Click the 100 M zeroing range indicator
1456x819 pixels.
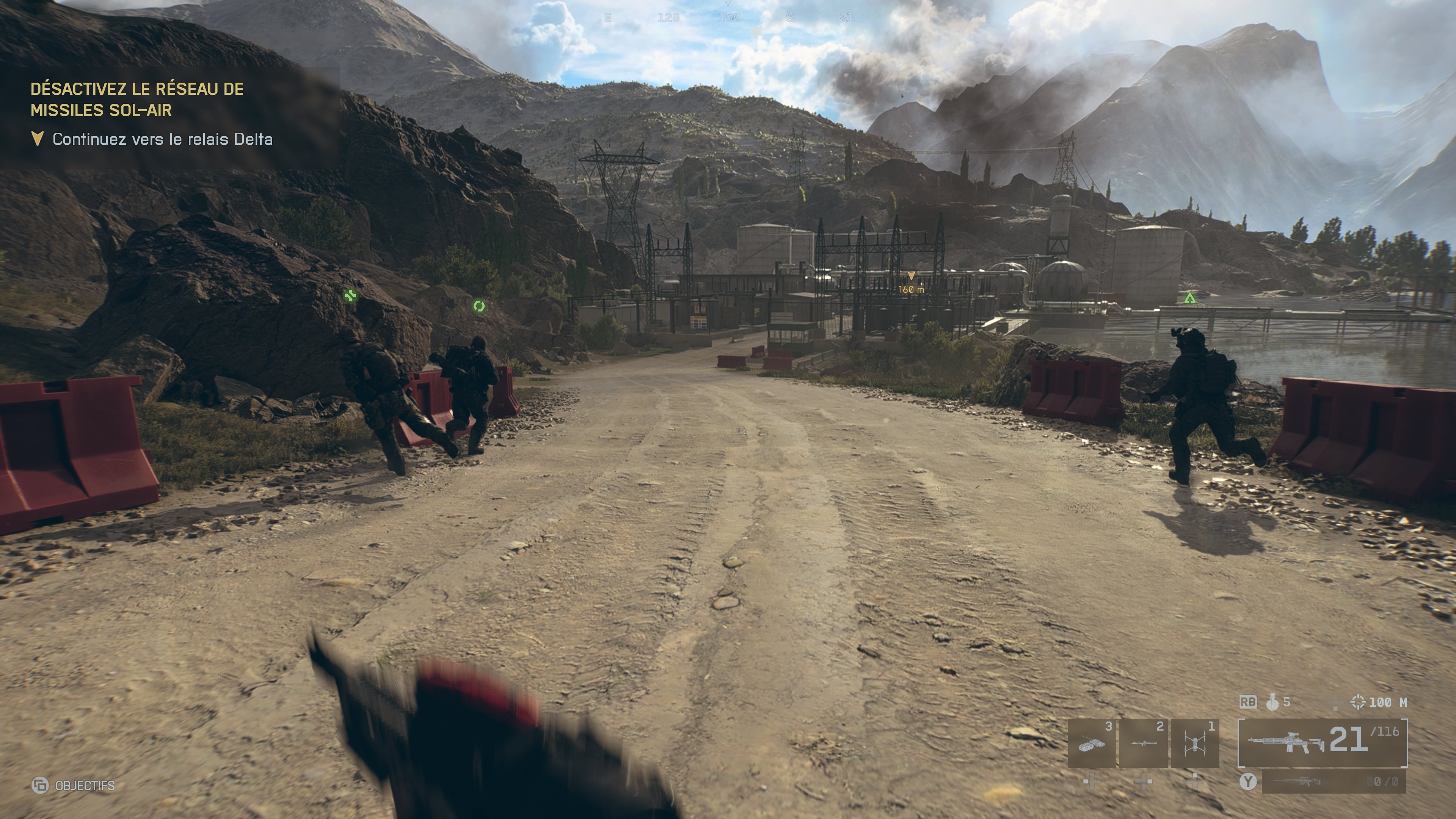point(1379,702)
